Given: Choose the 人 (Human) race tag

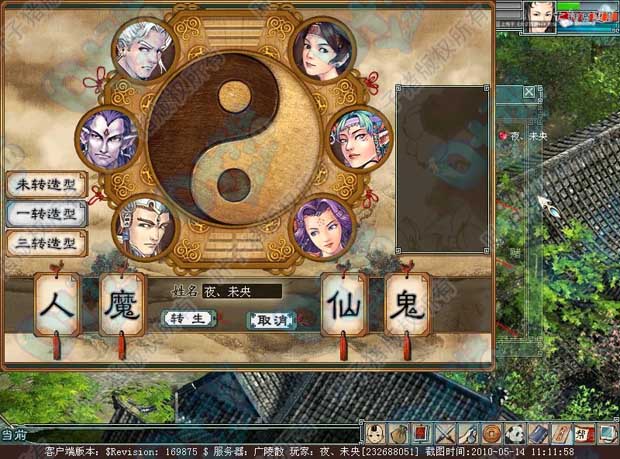Looking at the screenshot, I should [x=58, y=304].
